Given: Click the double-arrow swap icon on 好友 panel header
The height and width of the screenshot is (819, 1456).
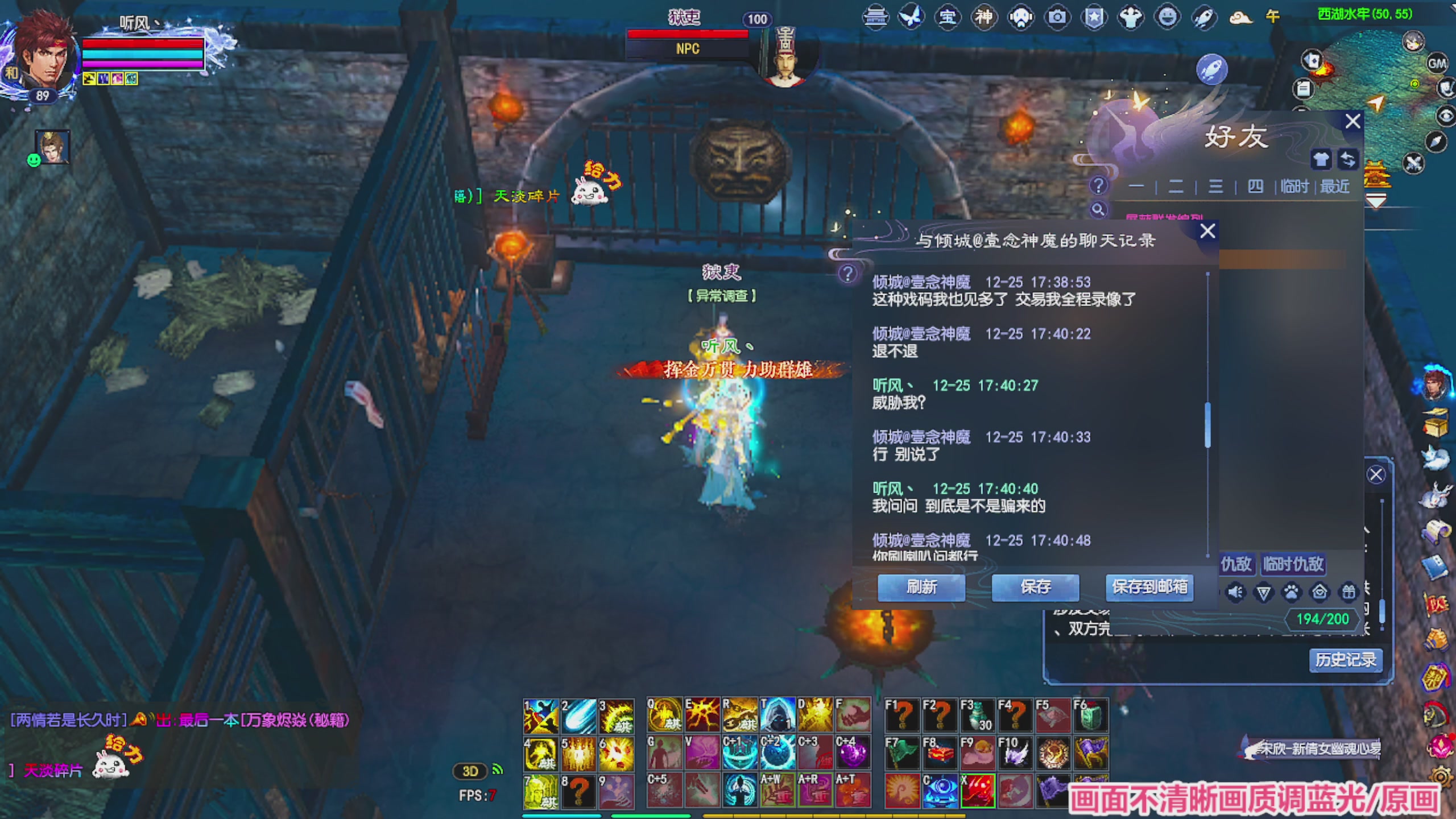Looking at the screenshot, I should (1348, 160).
